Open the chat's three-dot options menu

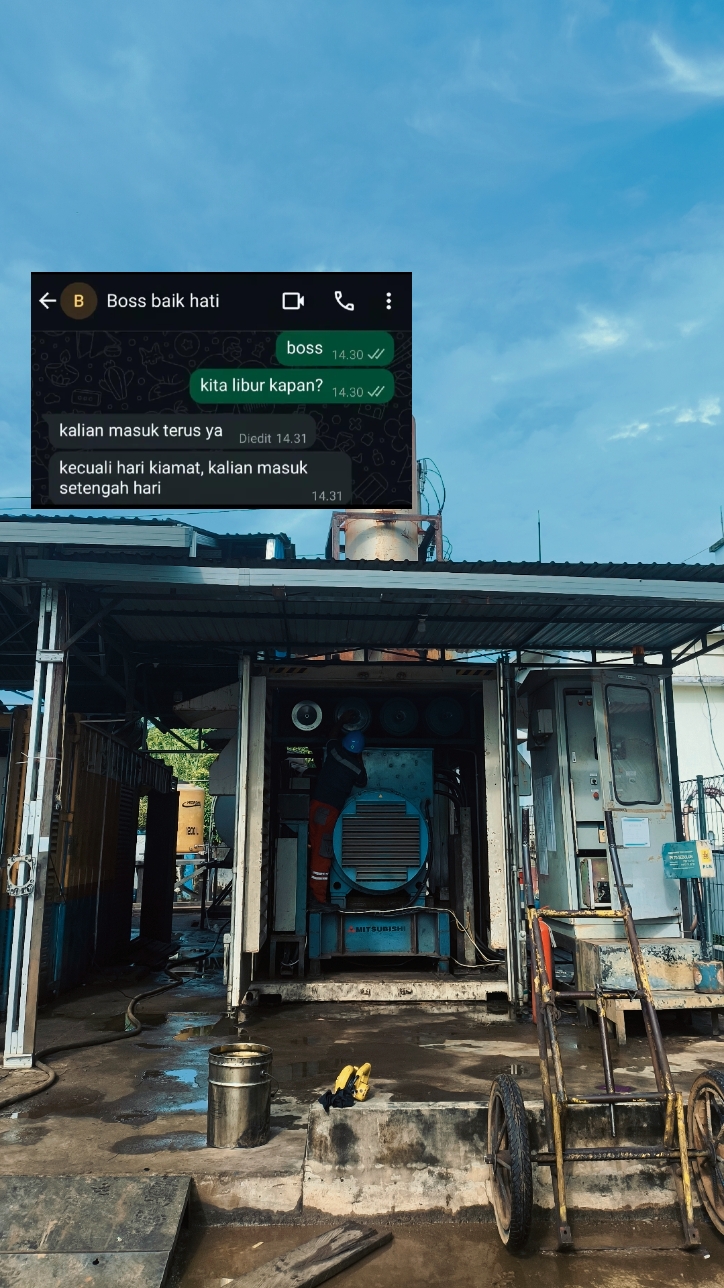388,301
